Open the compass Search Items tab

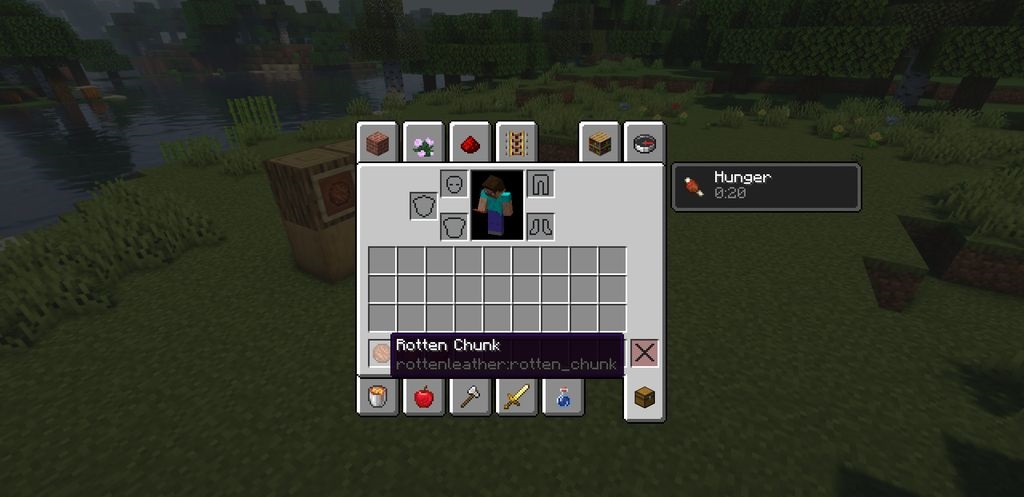645,145
